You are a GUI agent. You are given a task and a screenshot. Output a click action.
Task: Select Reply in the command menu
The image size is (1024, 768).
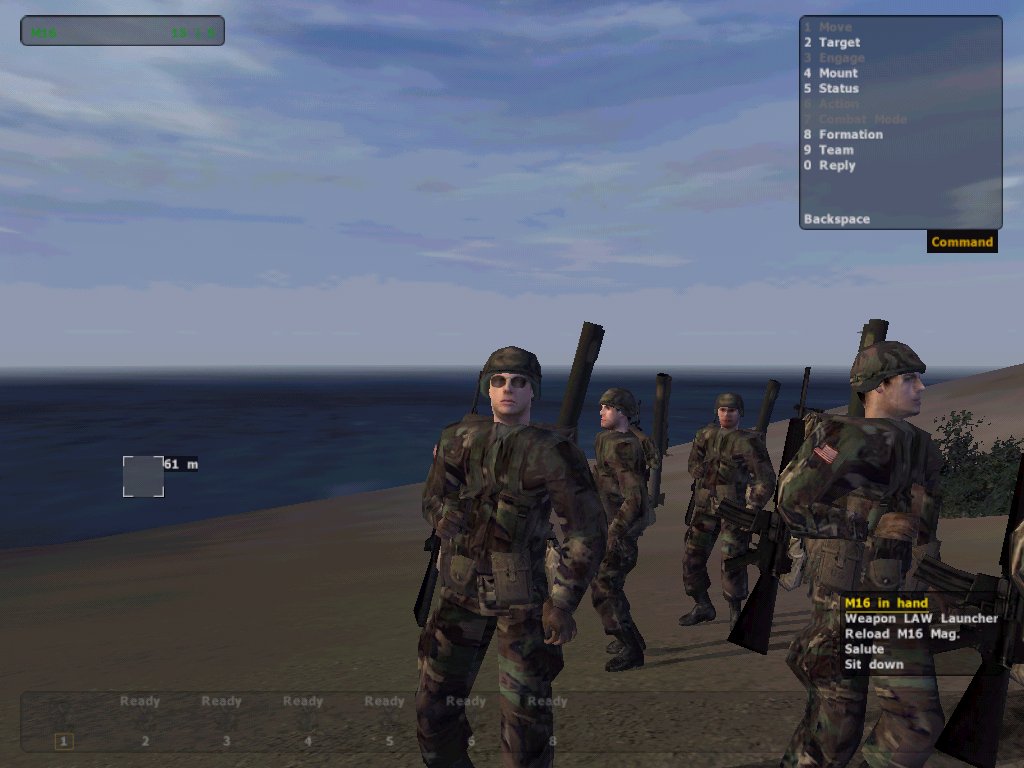837,166
